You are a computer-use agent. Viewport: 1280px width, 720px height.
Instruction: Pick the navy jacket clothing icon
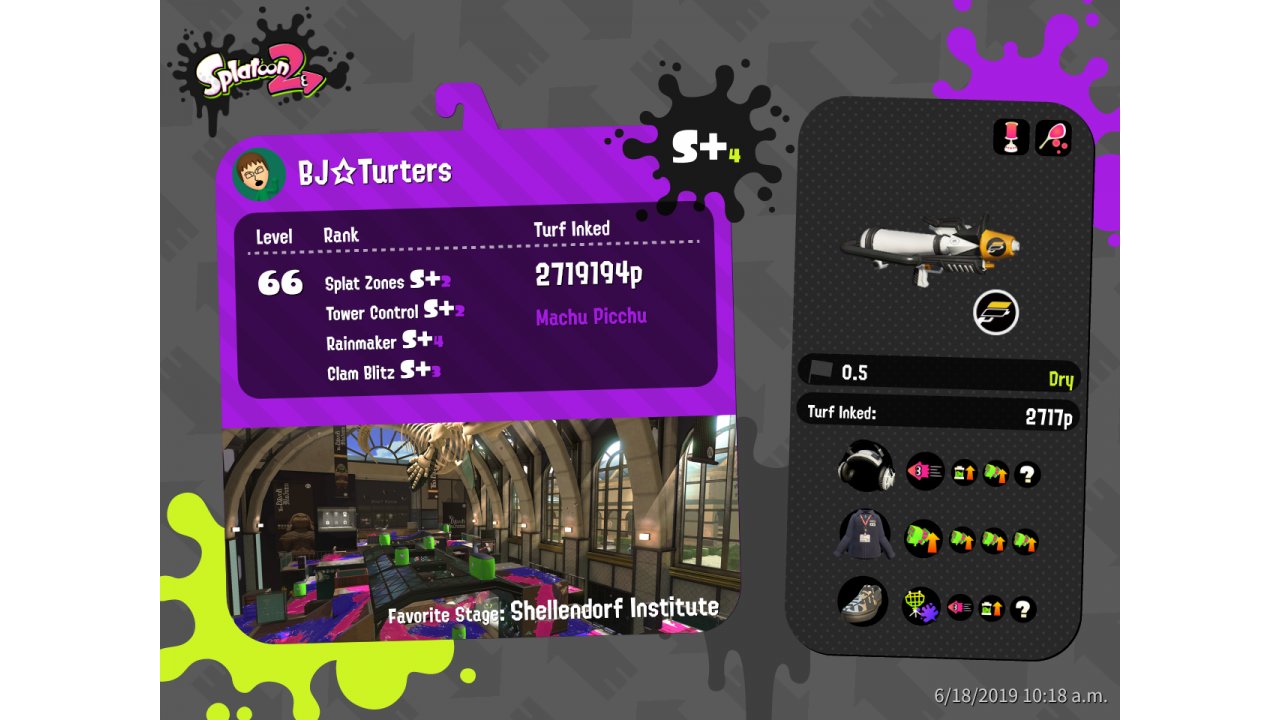click(862, 535)
